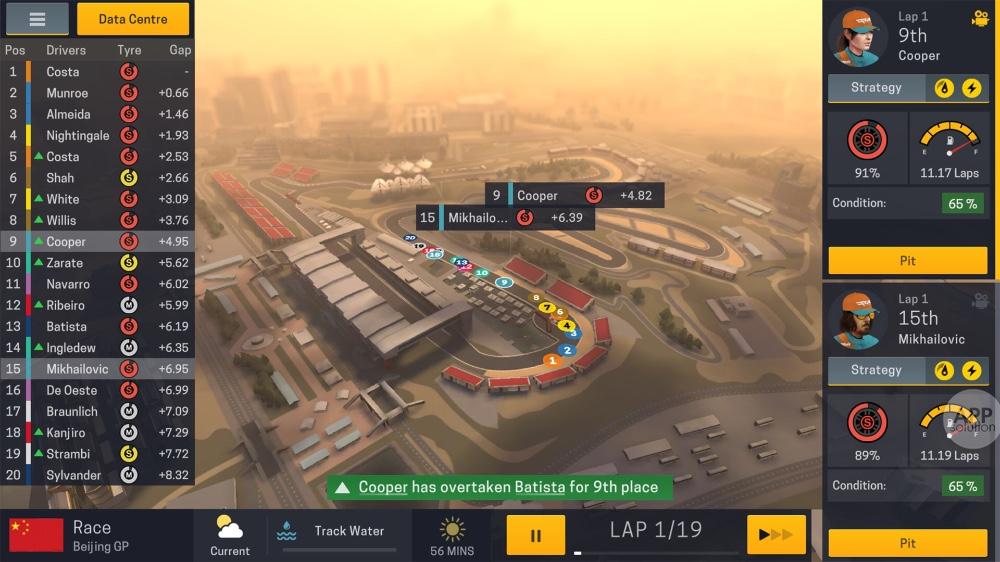Toggle camera follow on Mikhailovic
Image resolution: width=1000 pixels, height=562 pixels.
pos(980,300)
